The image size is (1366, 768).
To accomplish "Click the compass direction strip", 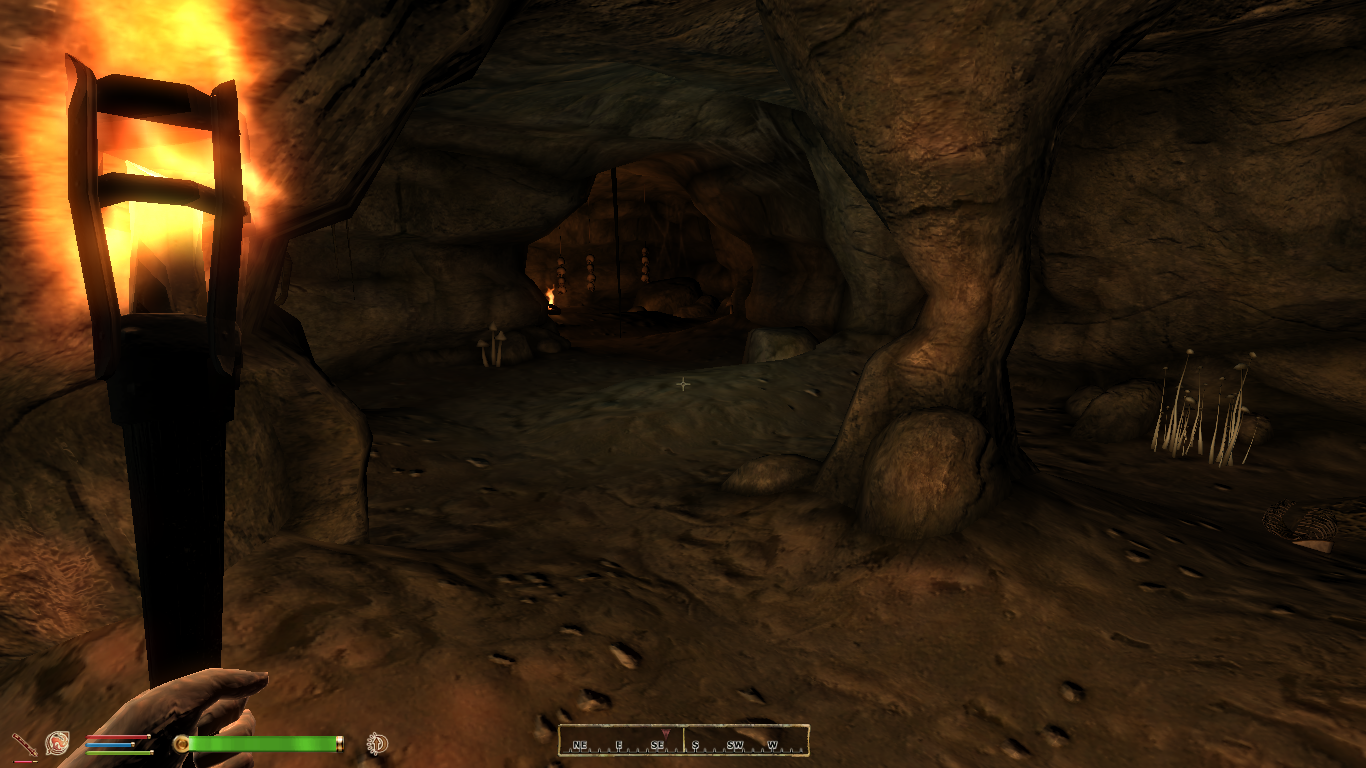I will pos(684,741).
